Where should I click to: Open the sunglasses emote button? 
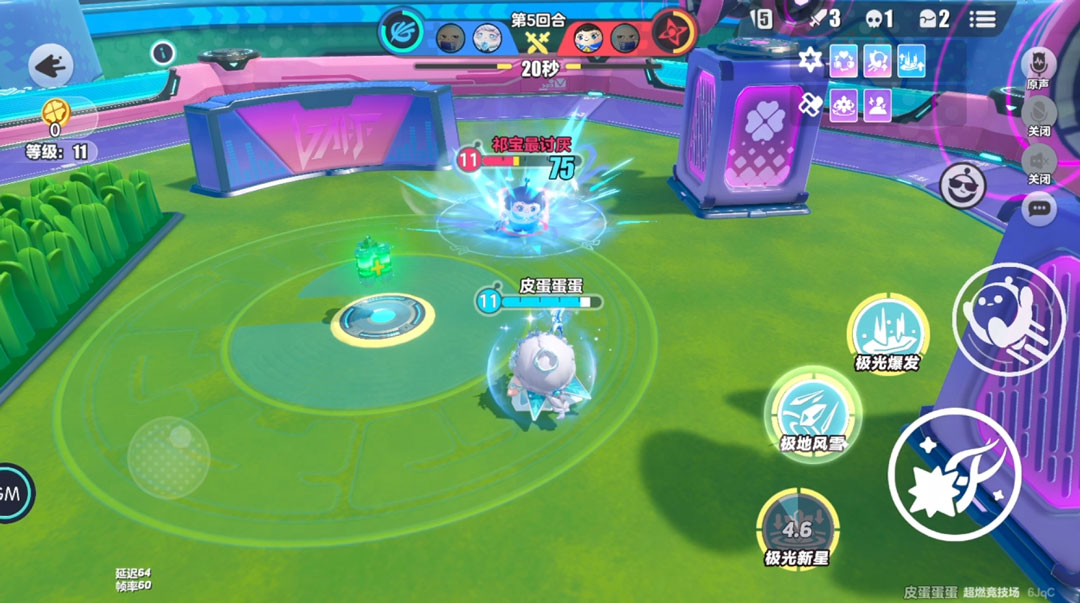963,183
